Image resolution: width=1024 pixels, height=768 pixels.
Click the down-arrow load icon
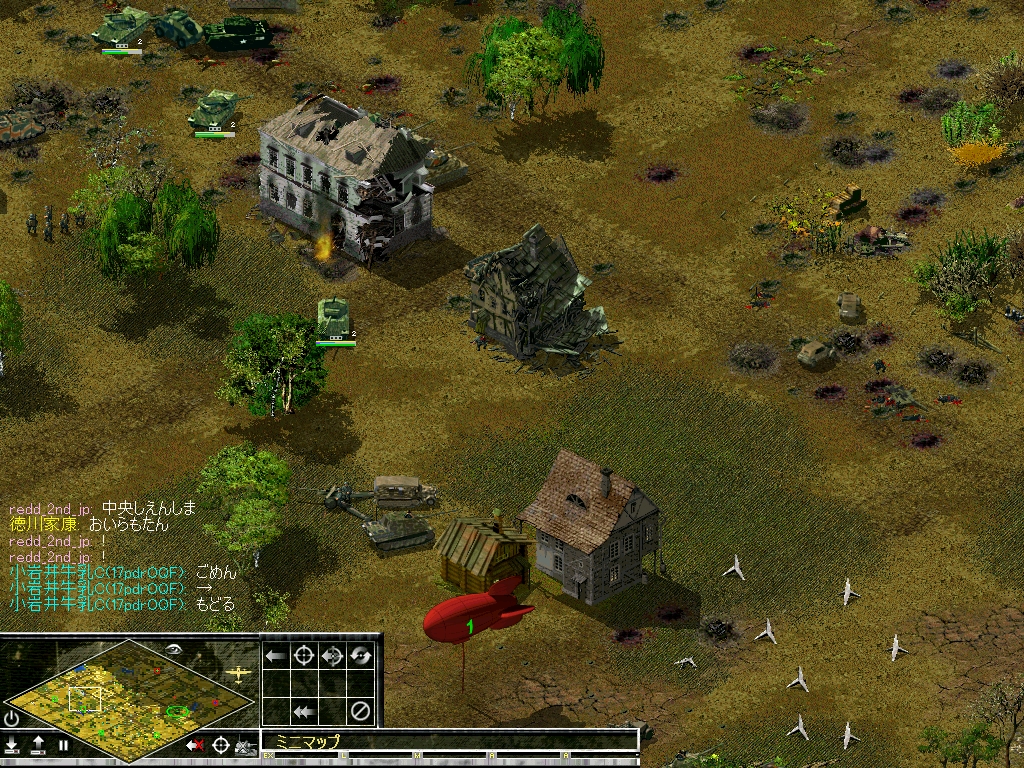point(12,745)
